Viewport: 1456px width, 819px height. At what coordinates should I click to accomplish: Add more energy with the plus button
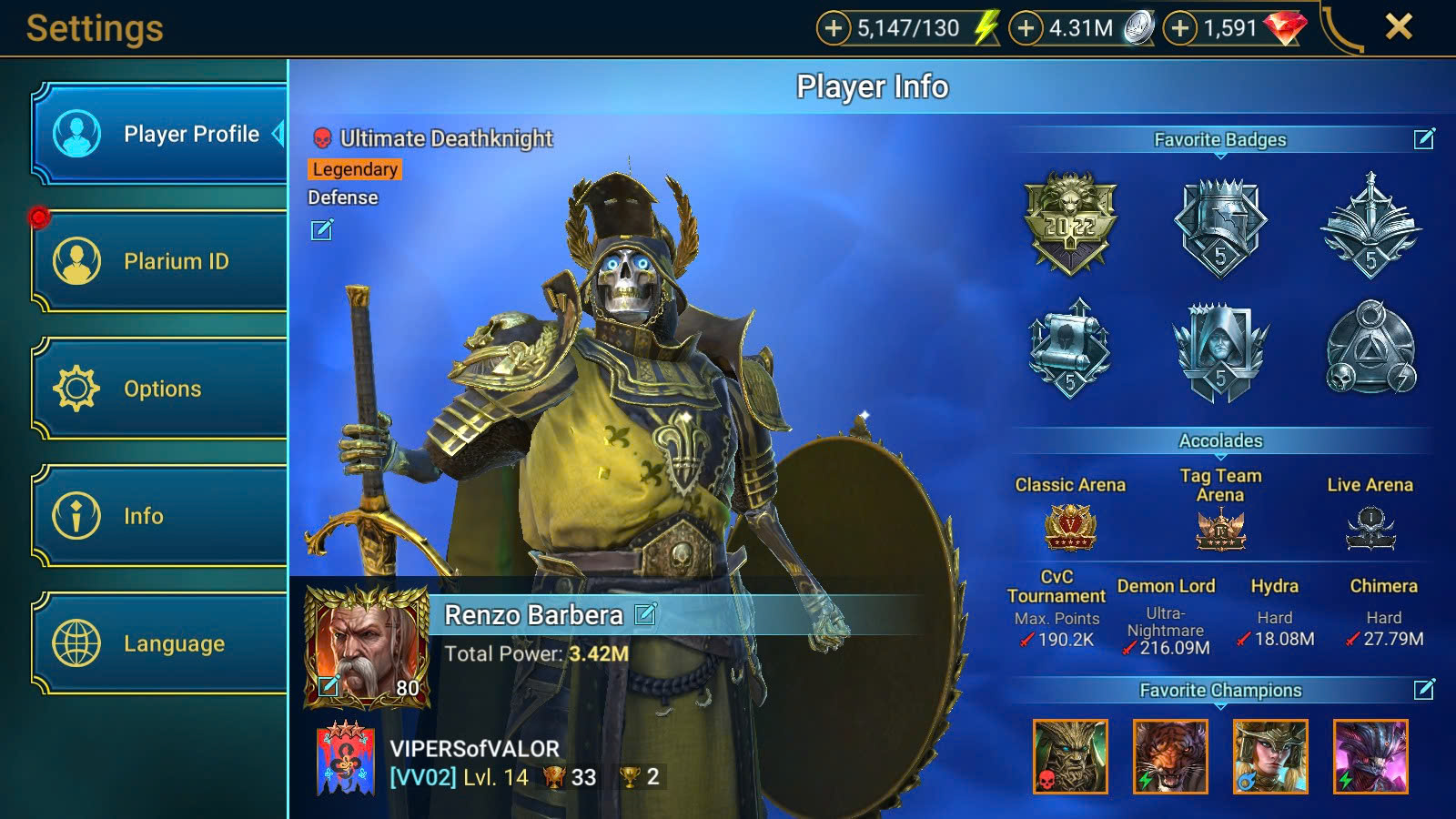(833, 28)
